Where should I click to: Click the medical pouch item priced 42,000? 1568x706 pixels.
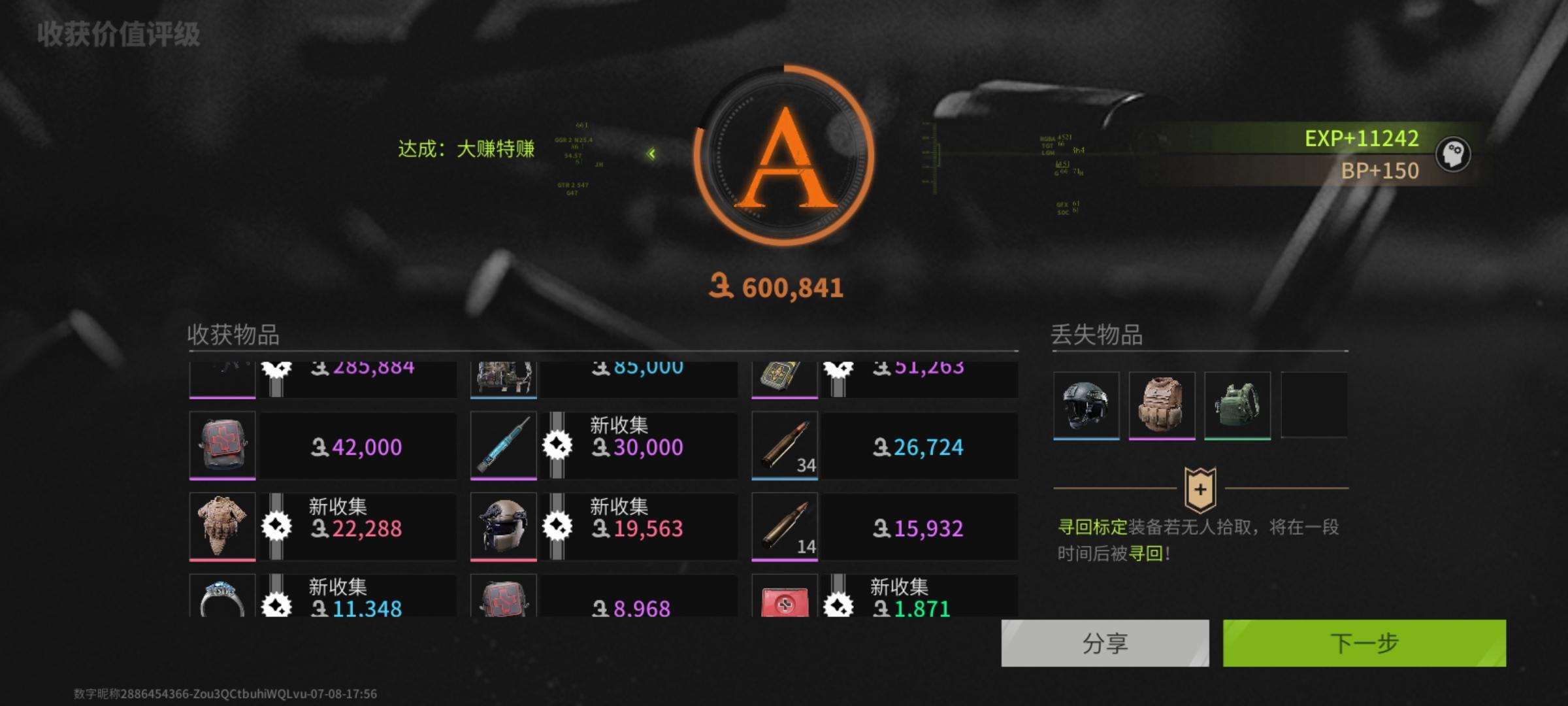pos(221,446)
